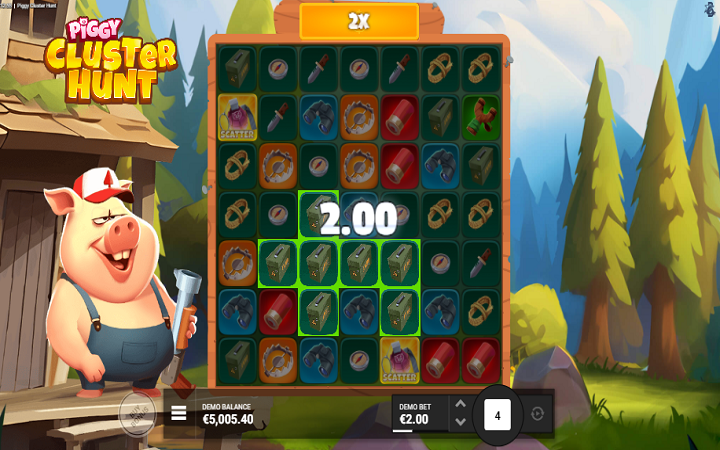720x450 pixels.
Task: Open the hamburger menu
Action: tap(179, 412)
